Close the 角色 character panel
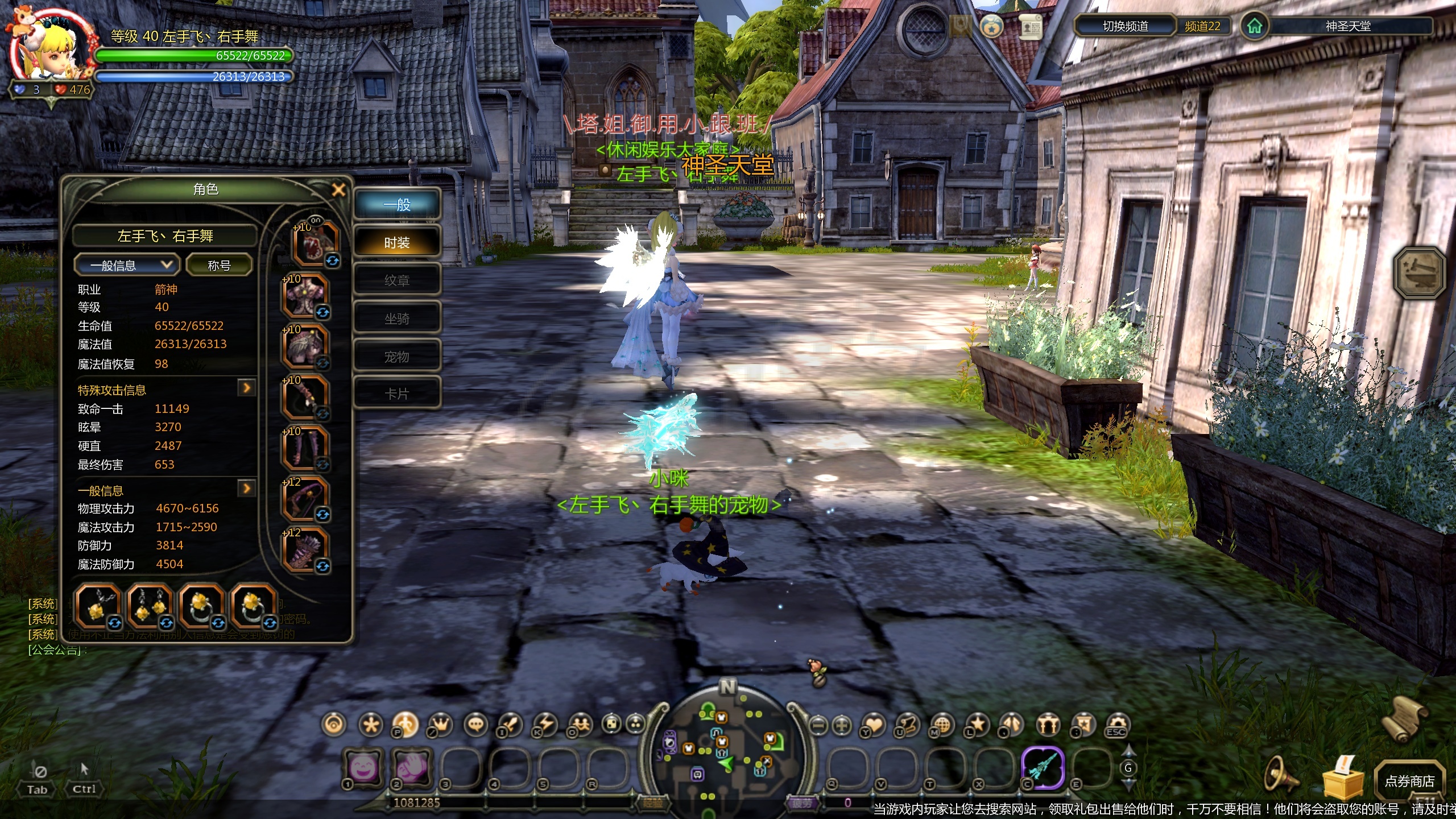The height and width of the screenshot is (819, 1456). tap(338, 190)
